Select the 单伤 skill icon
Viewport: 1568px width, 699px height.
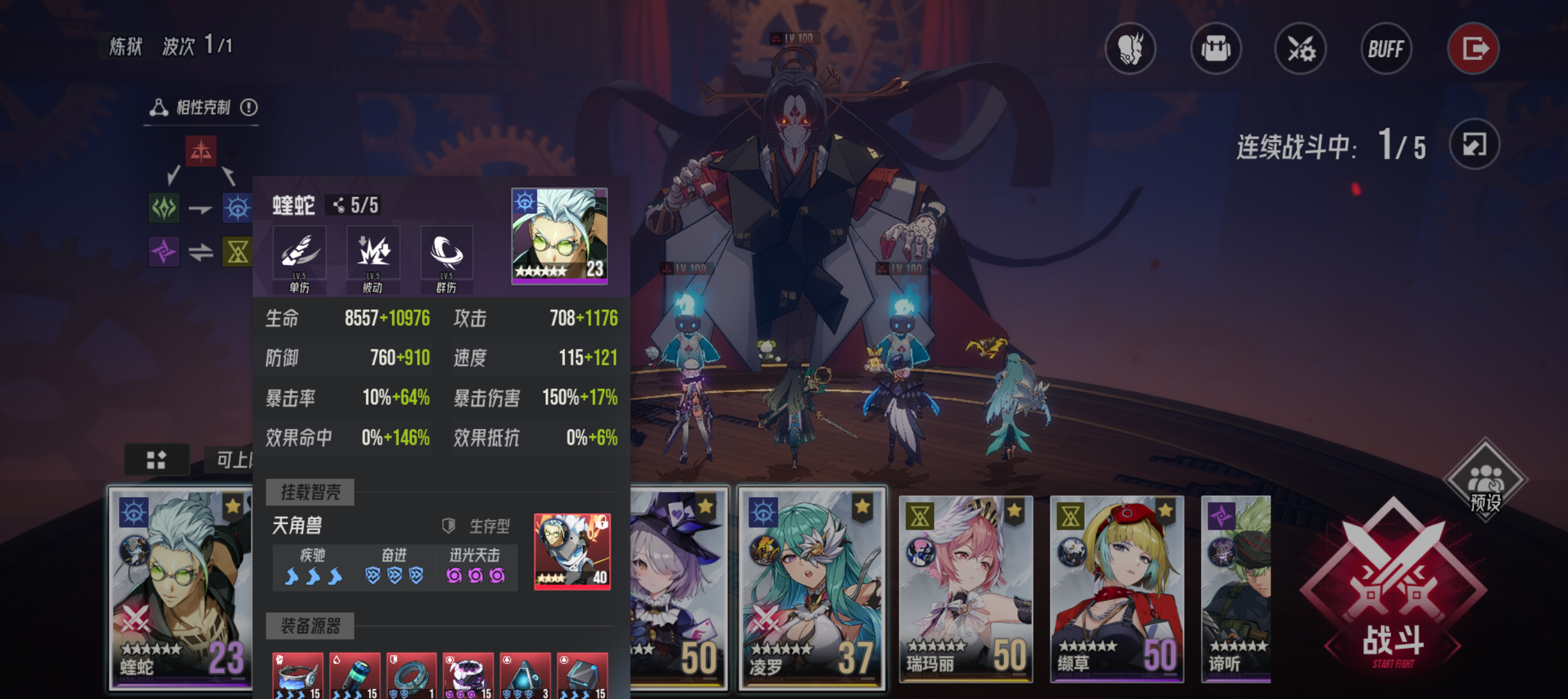[300, 252]
